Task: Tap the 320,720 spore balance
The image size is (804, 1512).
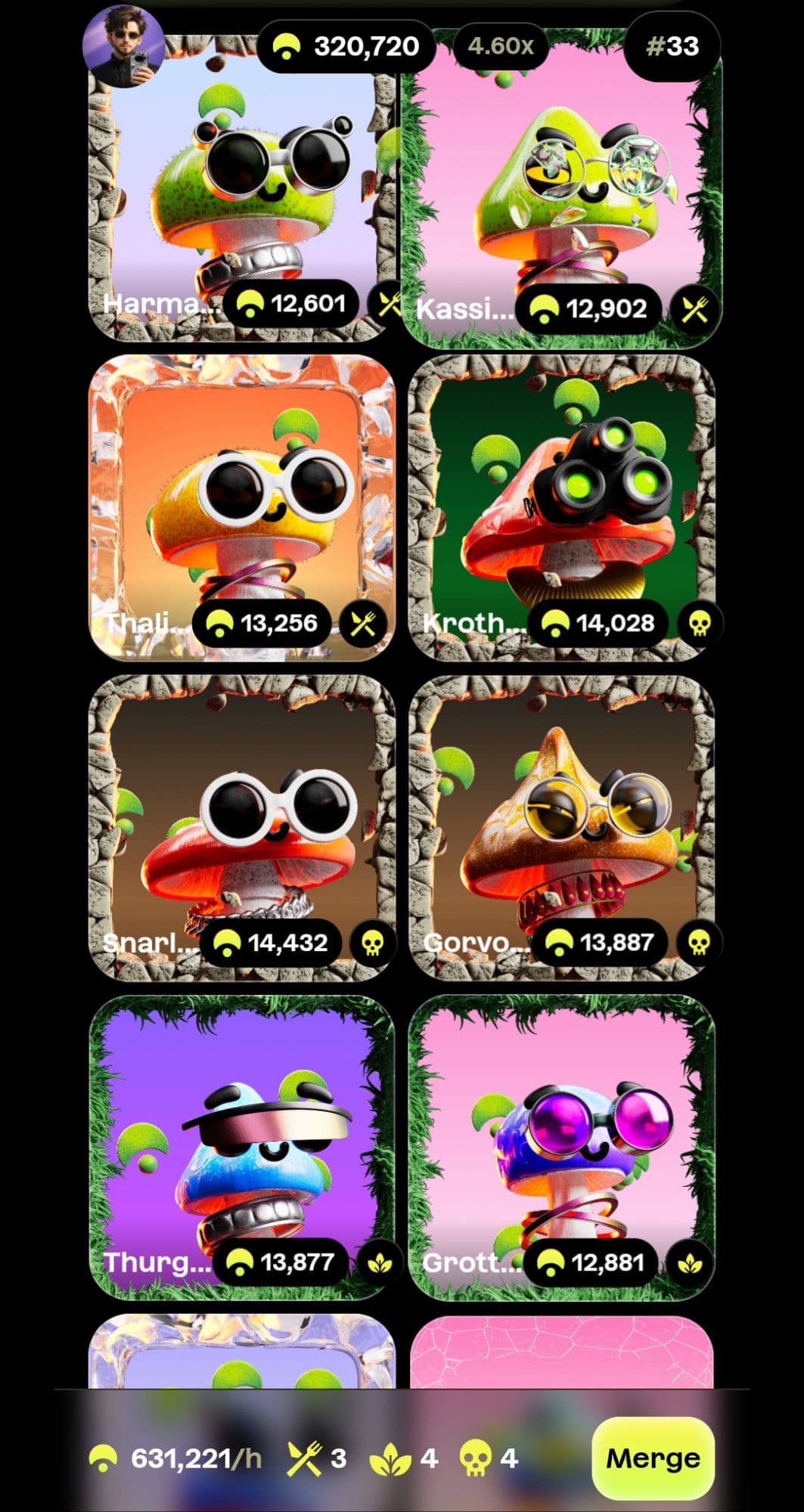Action: (x=348, y=47)
